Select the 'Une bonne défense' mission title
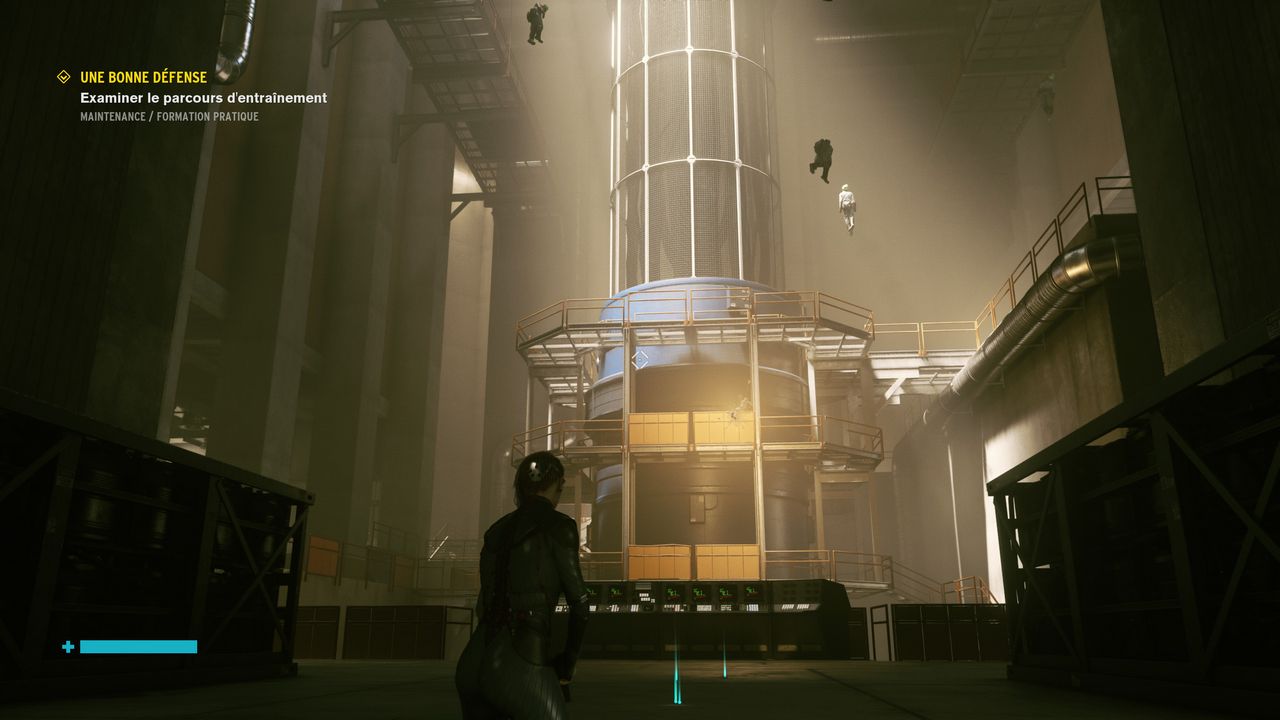The height and width of the screenshot is (720, 1280). (x=143, y=77)
